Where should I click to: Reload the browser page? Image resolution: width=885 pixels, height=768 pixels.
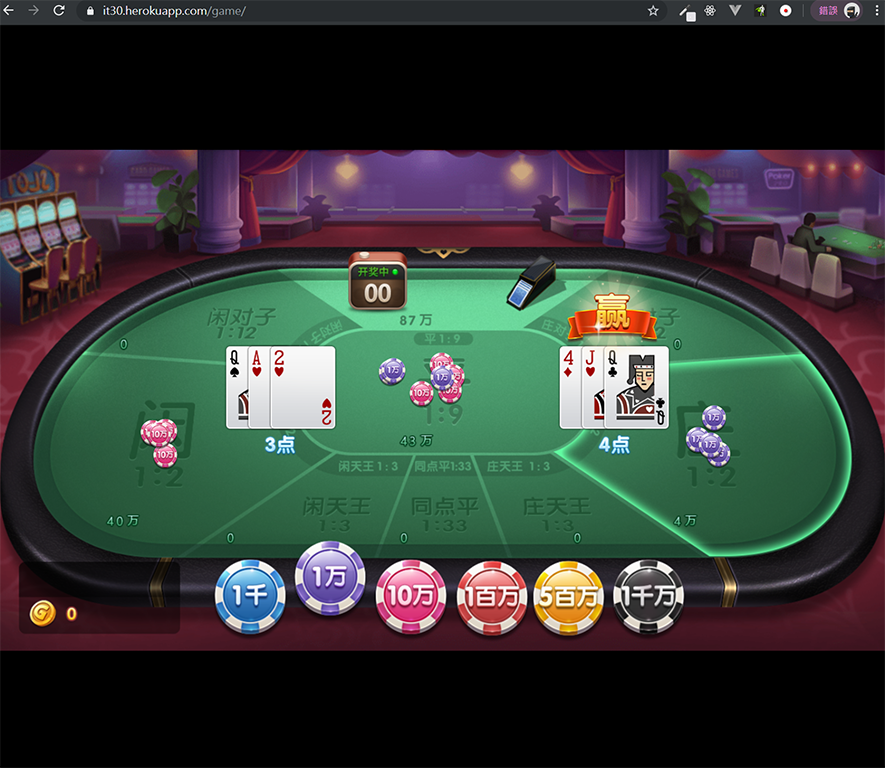pos(59,11)
